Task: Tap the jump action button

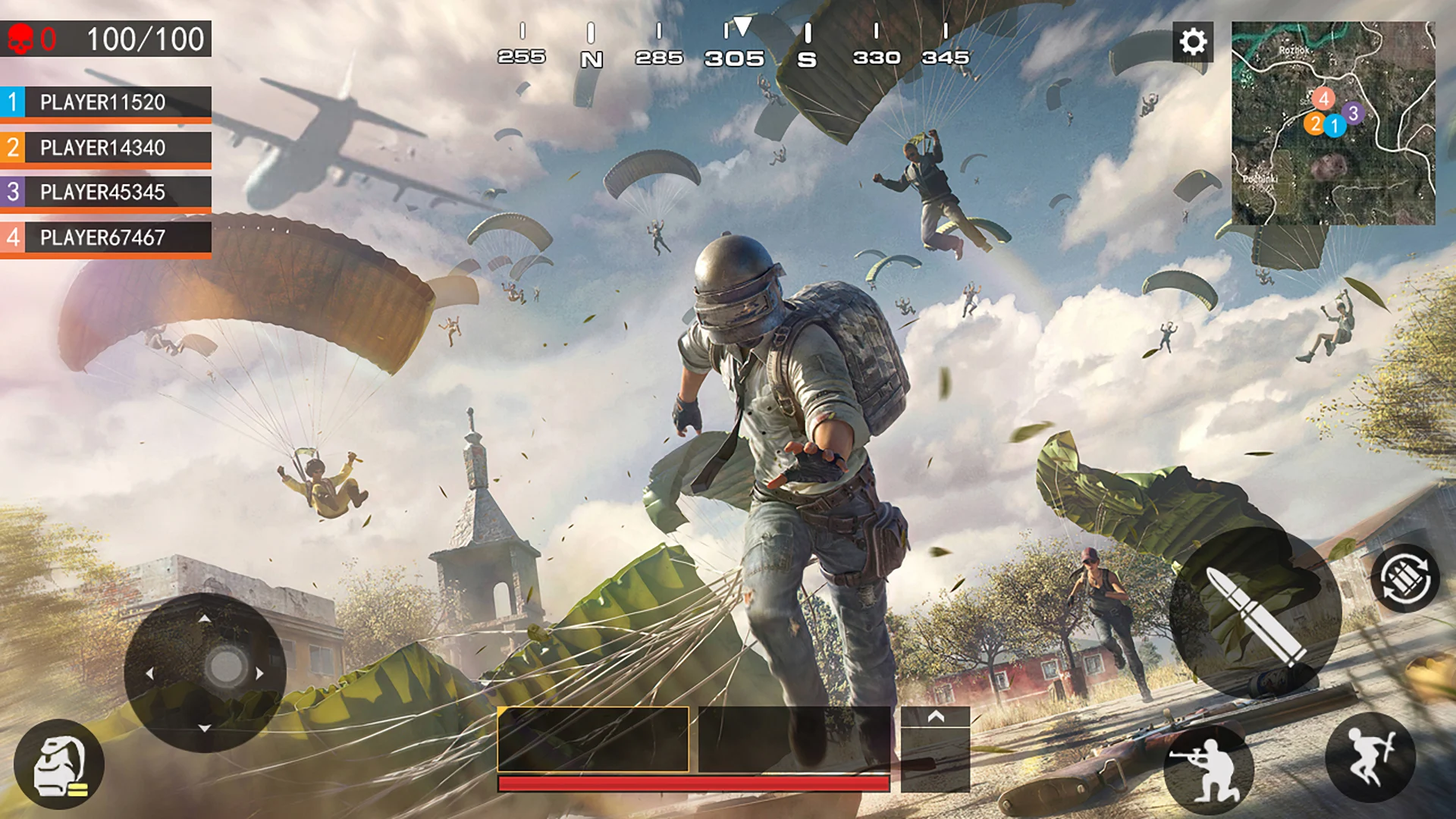Action: [x=1370, y=757]
